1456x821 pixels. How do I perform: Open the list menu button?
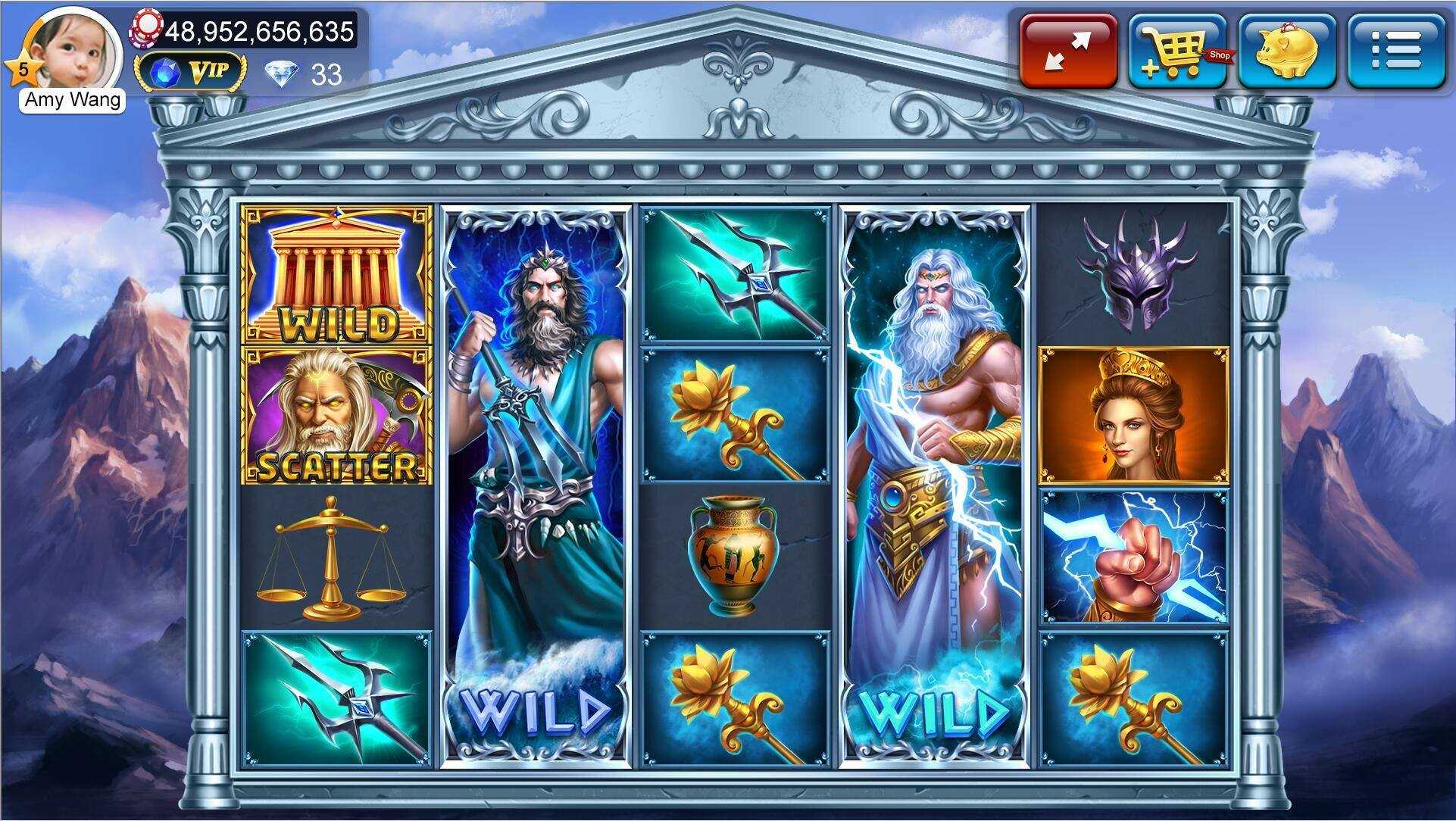[1396, 52]
